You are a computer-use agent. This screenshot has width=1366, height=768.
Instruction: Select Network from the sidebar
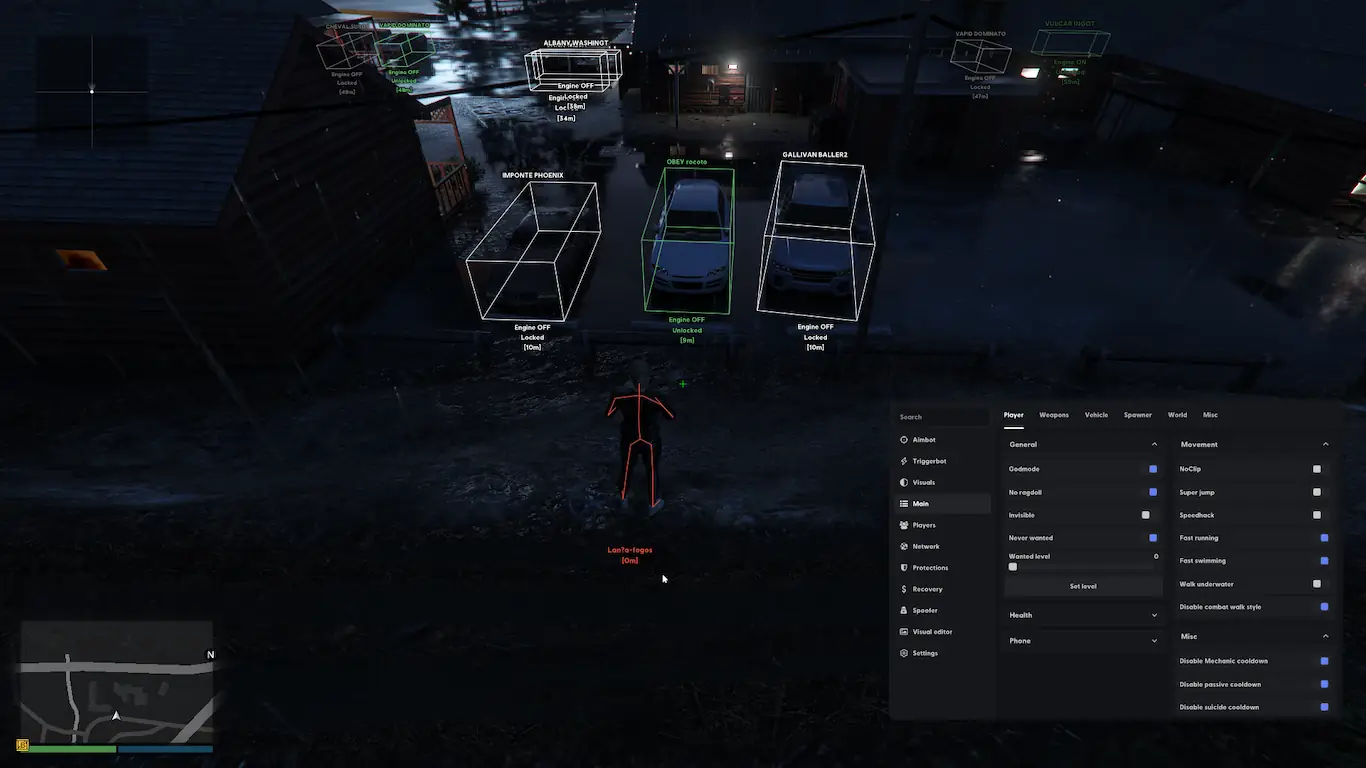coord(925,546)
